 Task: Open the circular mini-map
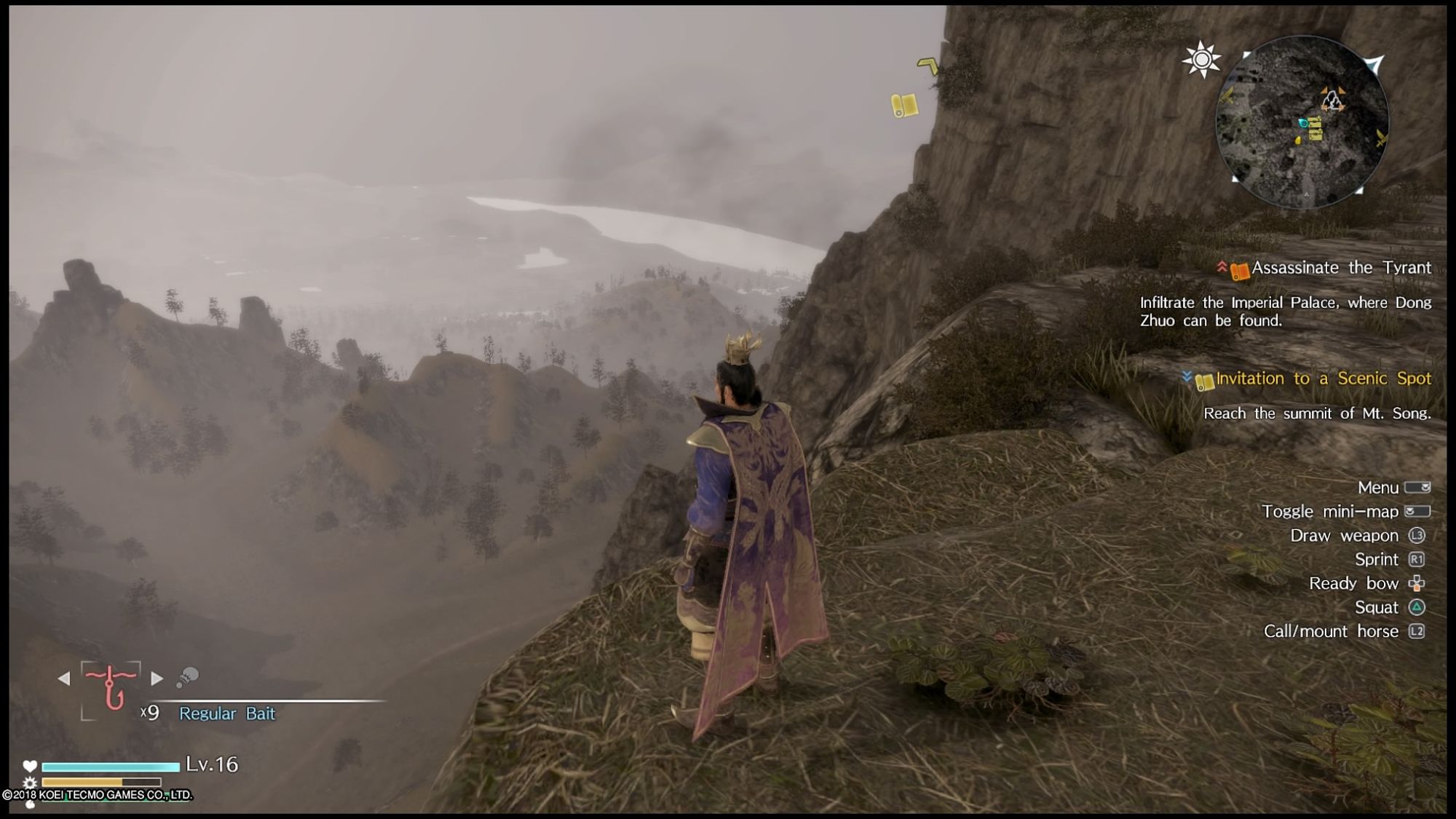click(1302, 122)
